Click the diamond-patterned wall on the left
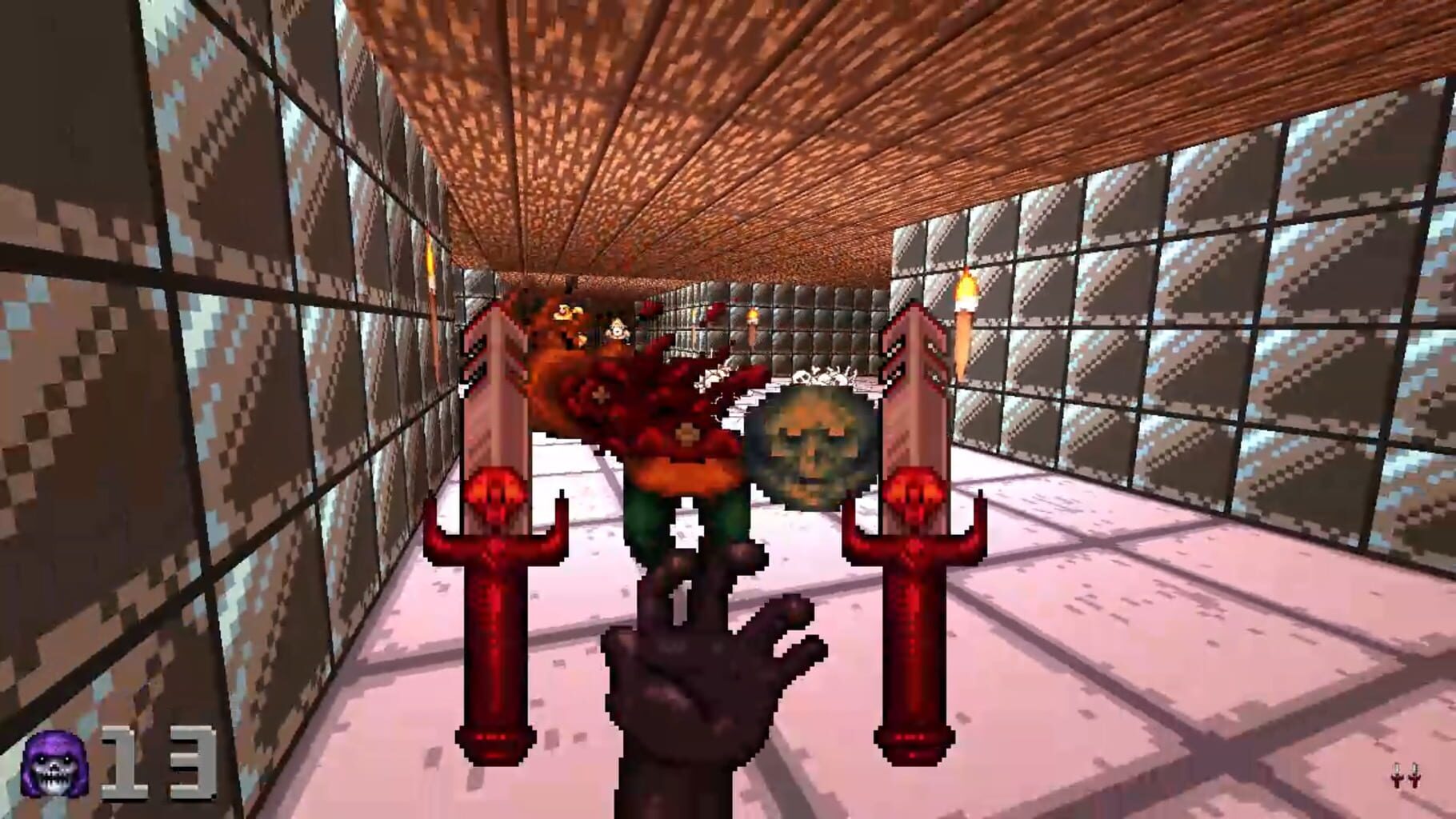 (160, 360)
